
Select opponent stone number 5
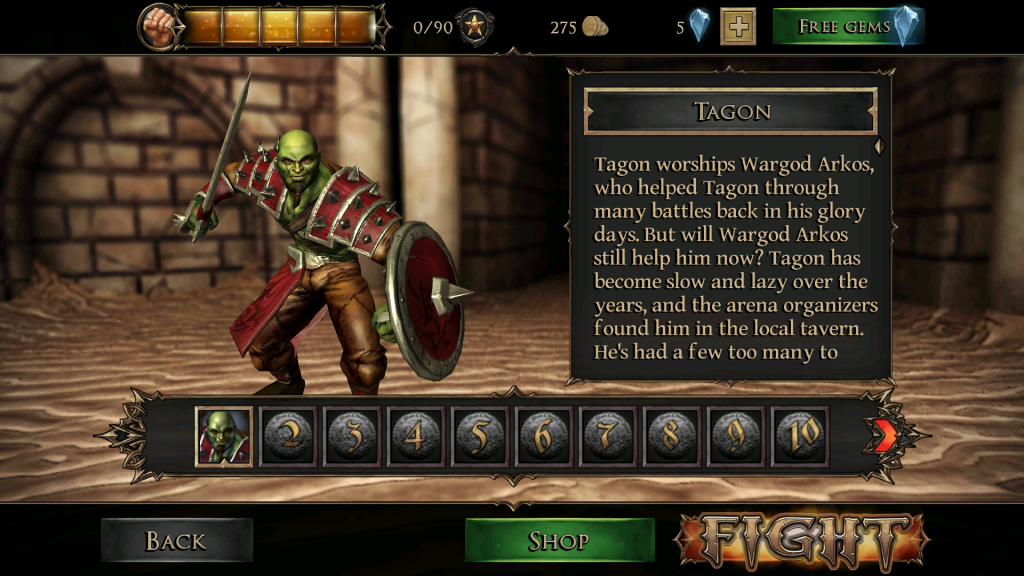[480, 436]
